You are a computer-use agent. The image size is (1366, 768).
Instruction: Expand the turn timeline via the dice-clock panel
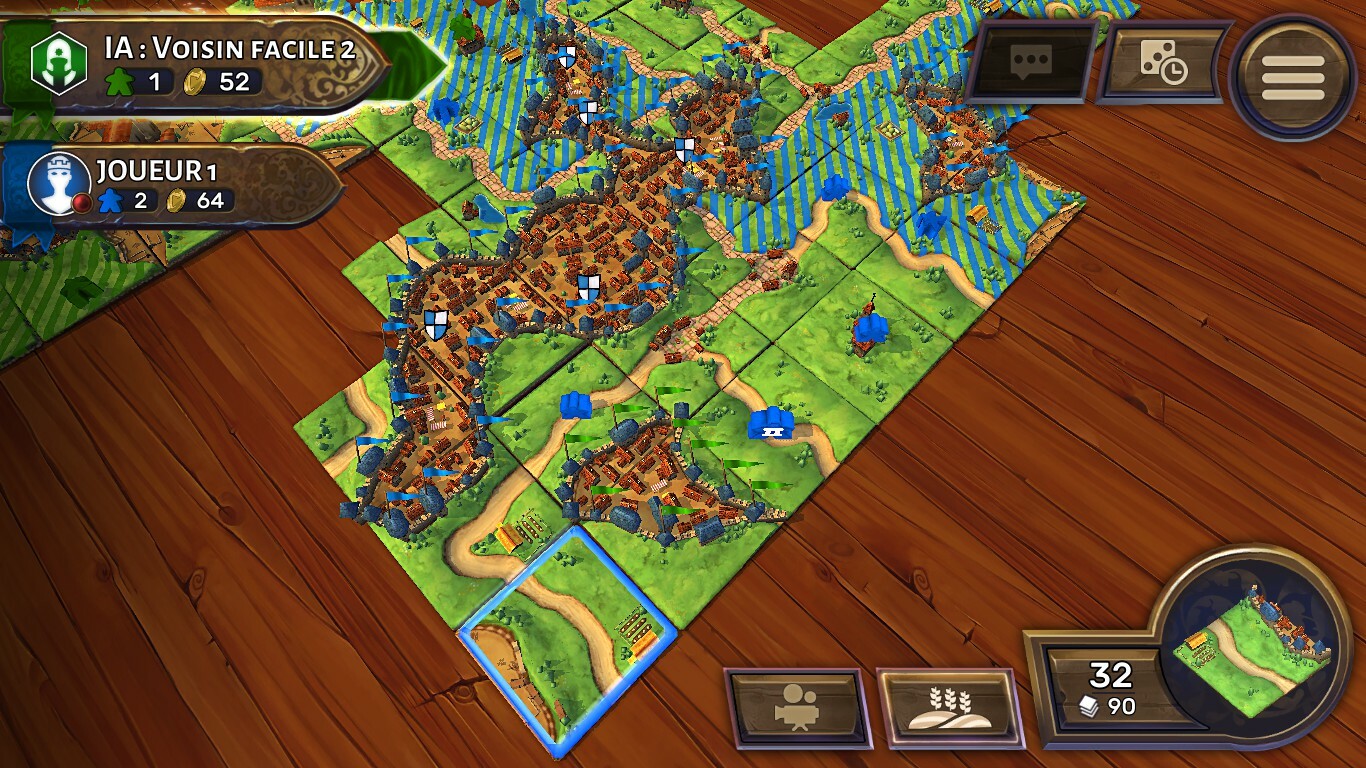[1163, 63]
